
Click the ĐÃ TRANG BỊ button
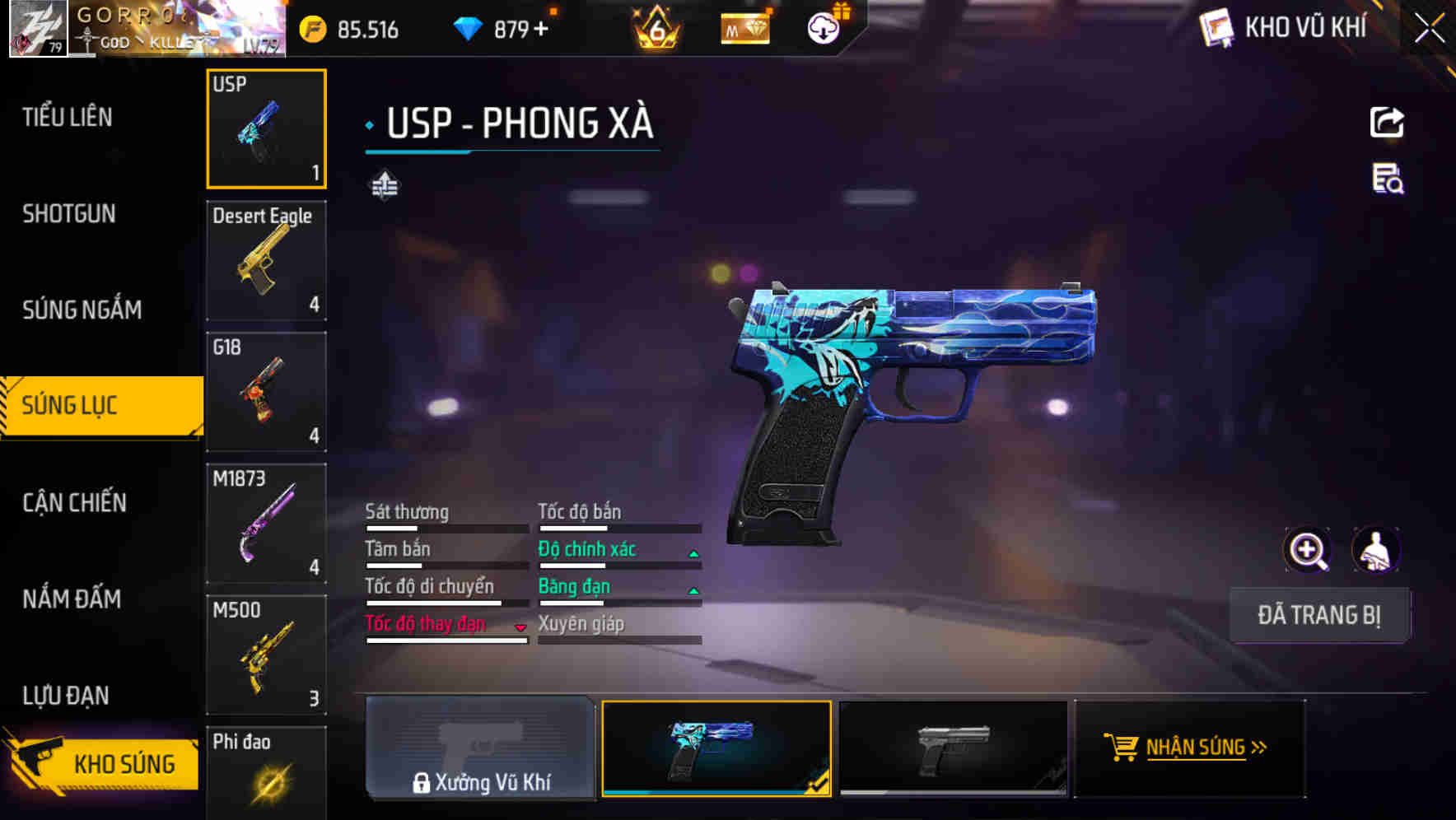pyautogui.click(x=1319, y=615)
